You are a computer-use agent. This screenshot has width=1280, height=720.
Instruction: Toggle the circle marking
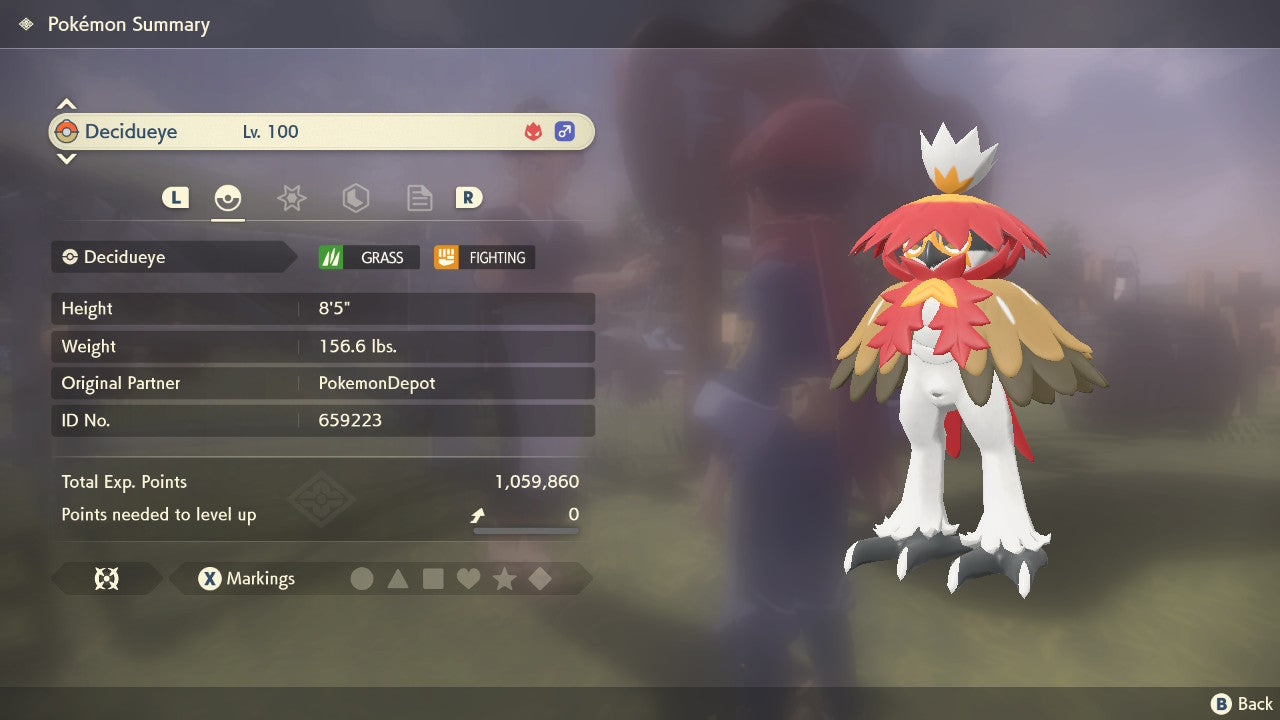[362, 579]
